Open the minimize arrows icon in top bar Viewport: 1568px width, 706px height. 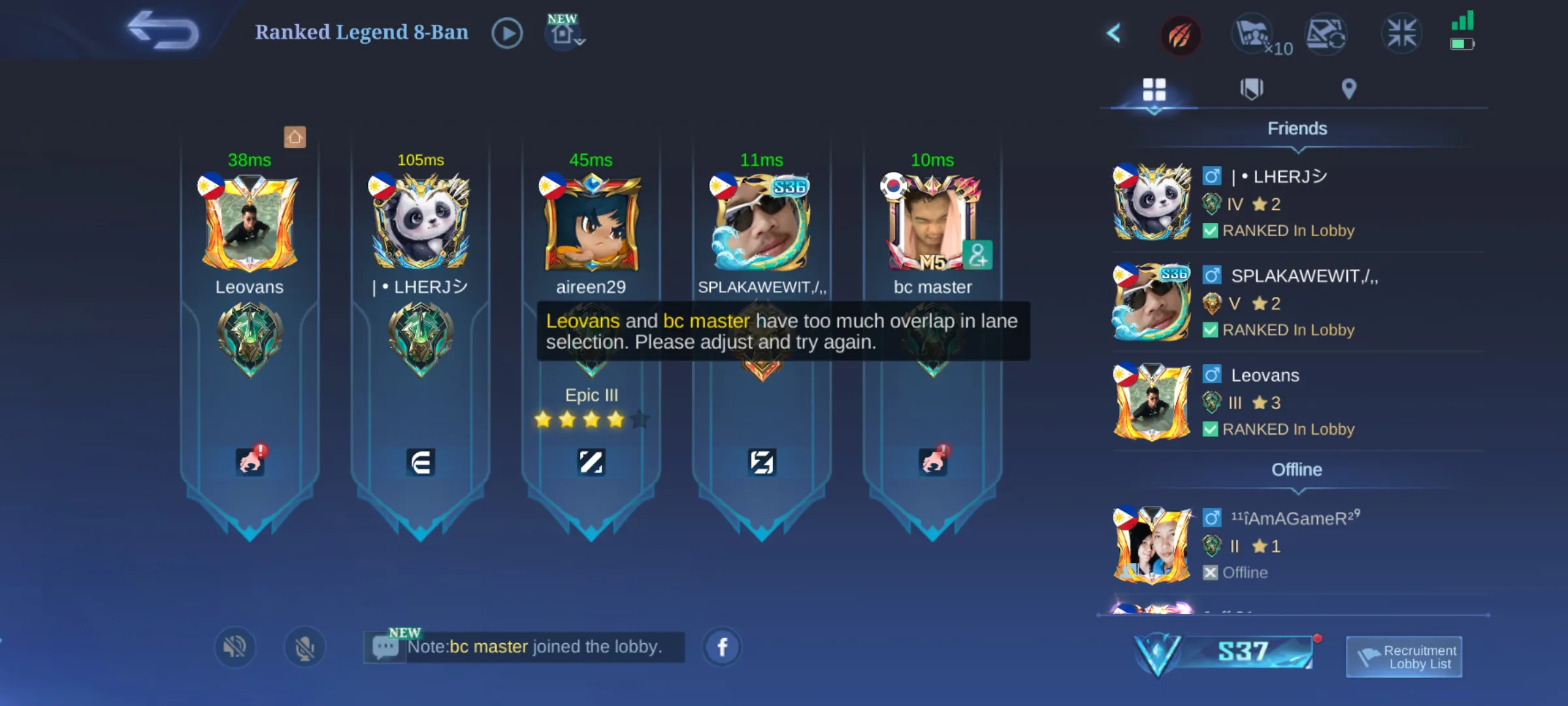point(1401,33)
